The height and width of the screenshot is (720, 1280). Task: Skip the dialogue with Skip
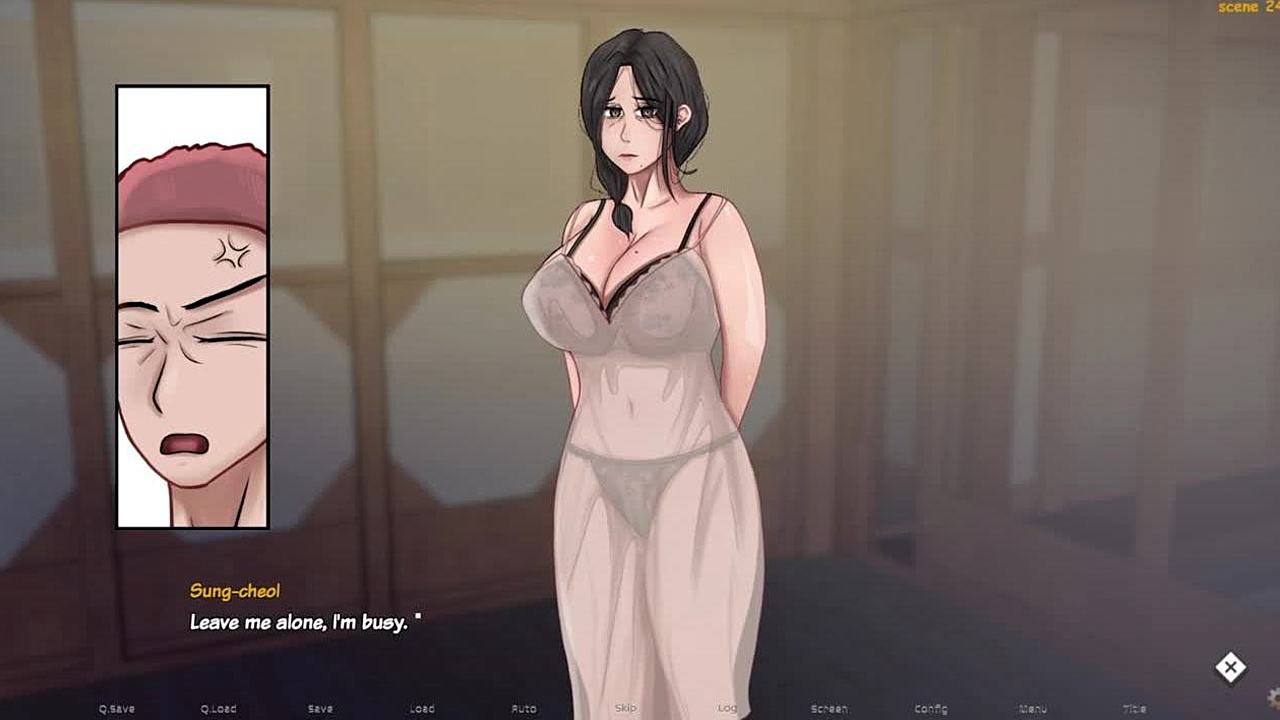pos(625,709)
